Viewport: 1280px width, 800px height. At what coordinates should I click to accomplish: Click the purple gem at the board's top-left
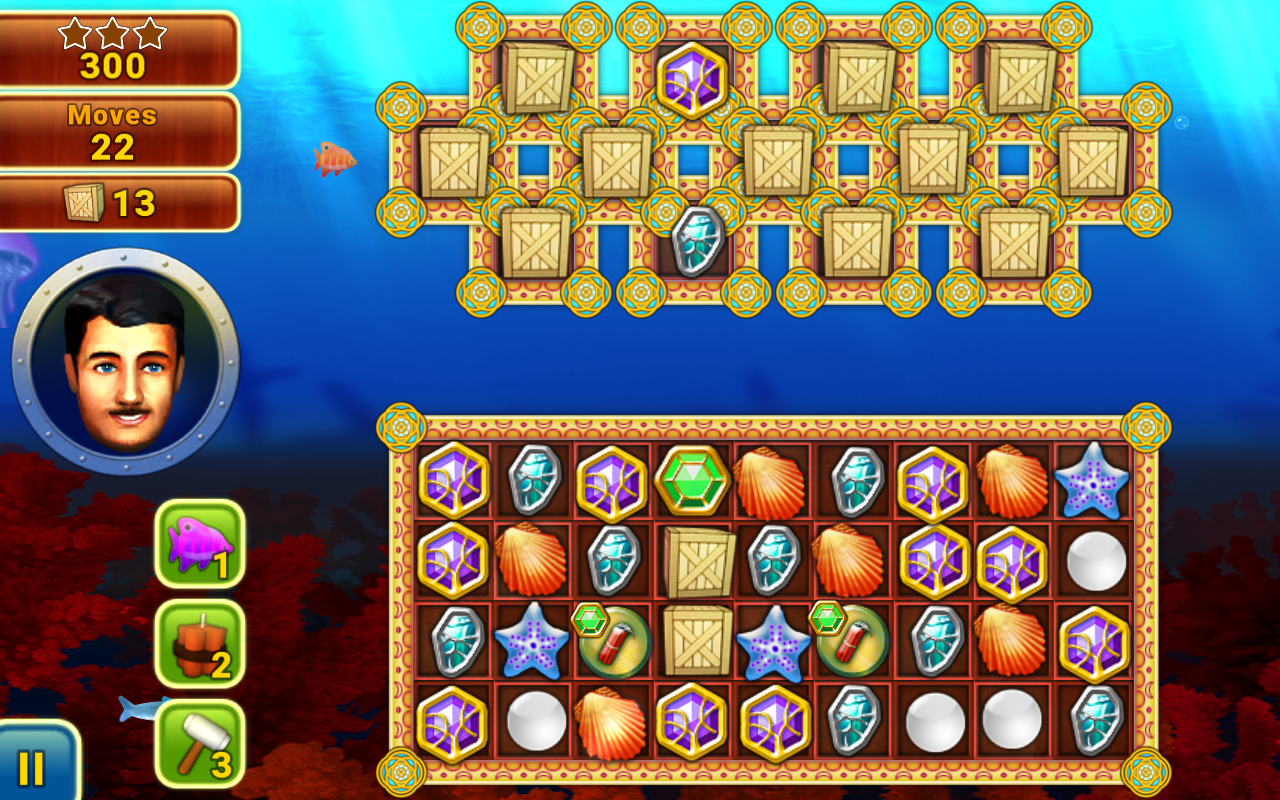452,479
